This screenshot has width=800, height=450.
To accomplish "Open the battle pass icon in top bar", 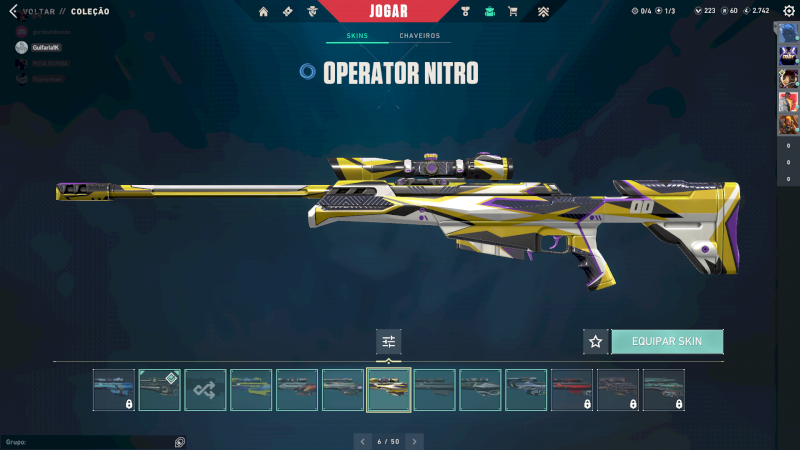I will [288, 12].
